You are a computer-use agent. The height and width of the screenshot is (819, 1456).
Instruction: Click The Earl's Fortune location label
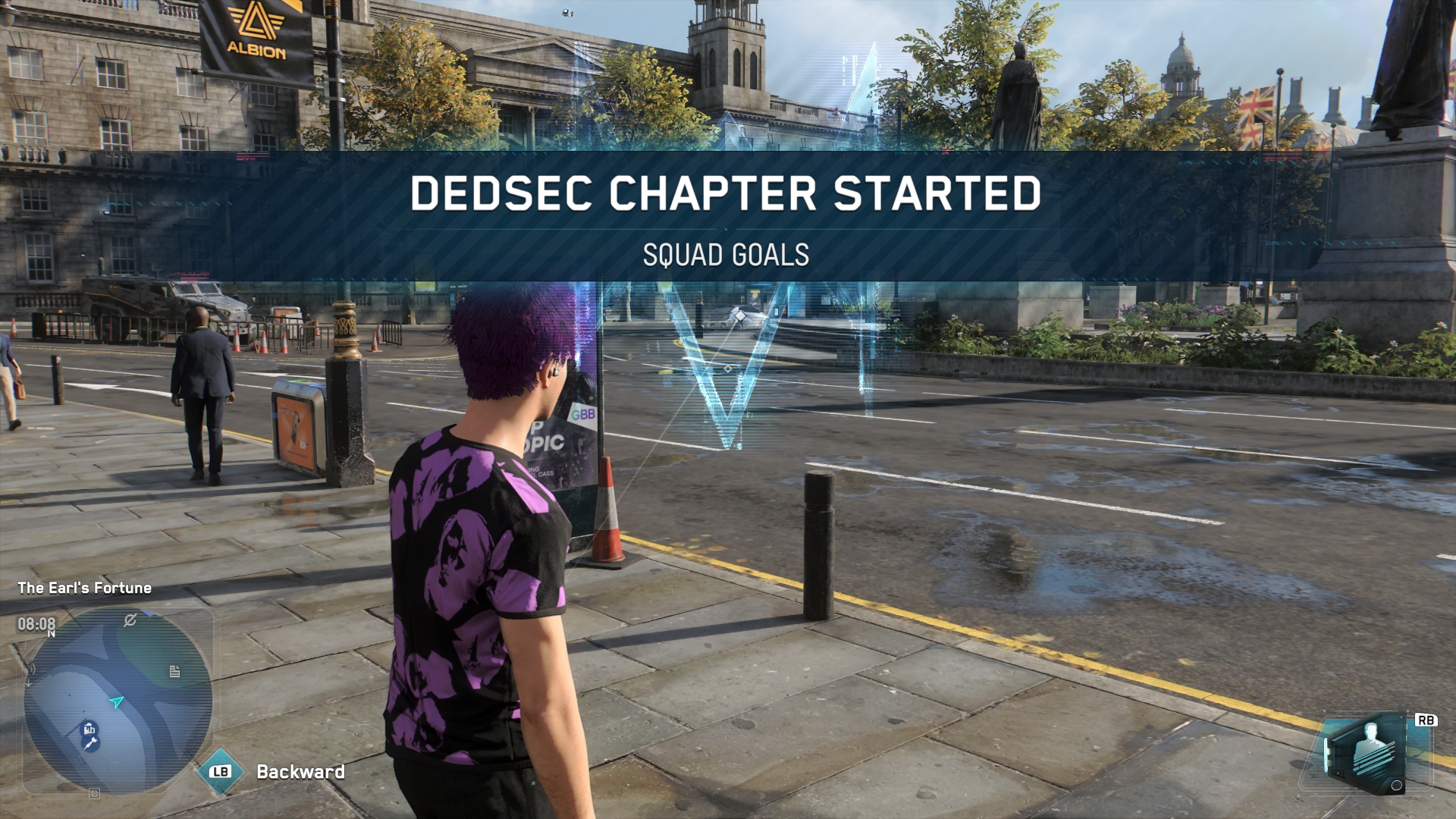tap(84, 588)
